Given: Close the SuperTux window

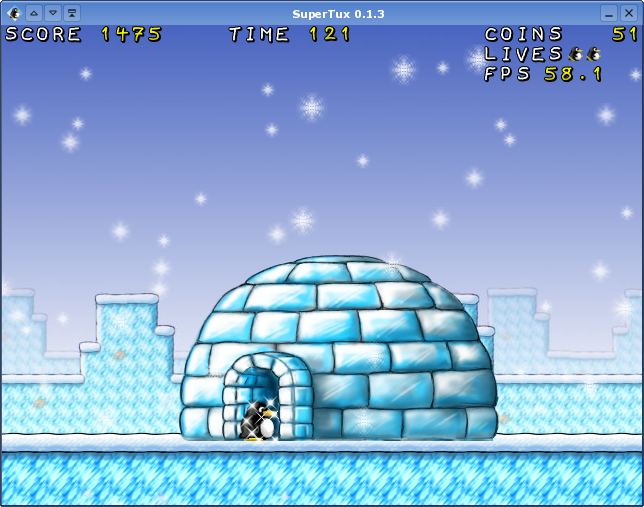Looking at the screenshot, I should pos(628,13).
